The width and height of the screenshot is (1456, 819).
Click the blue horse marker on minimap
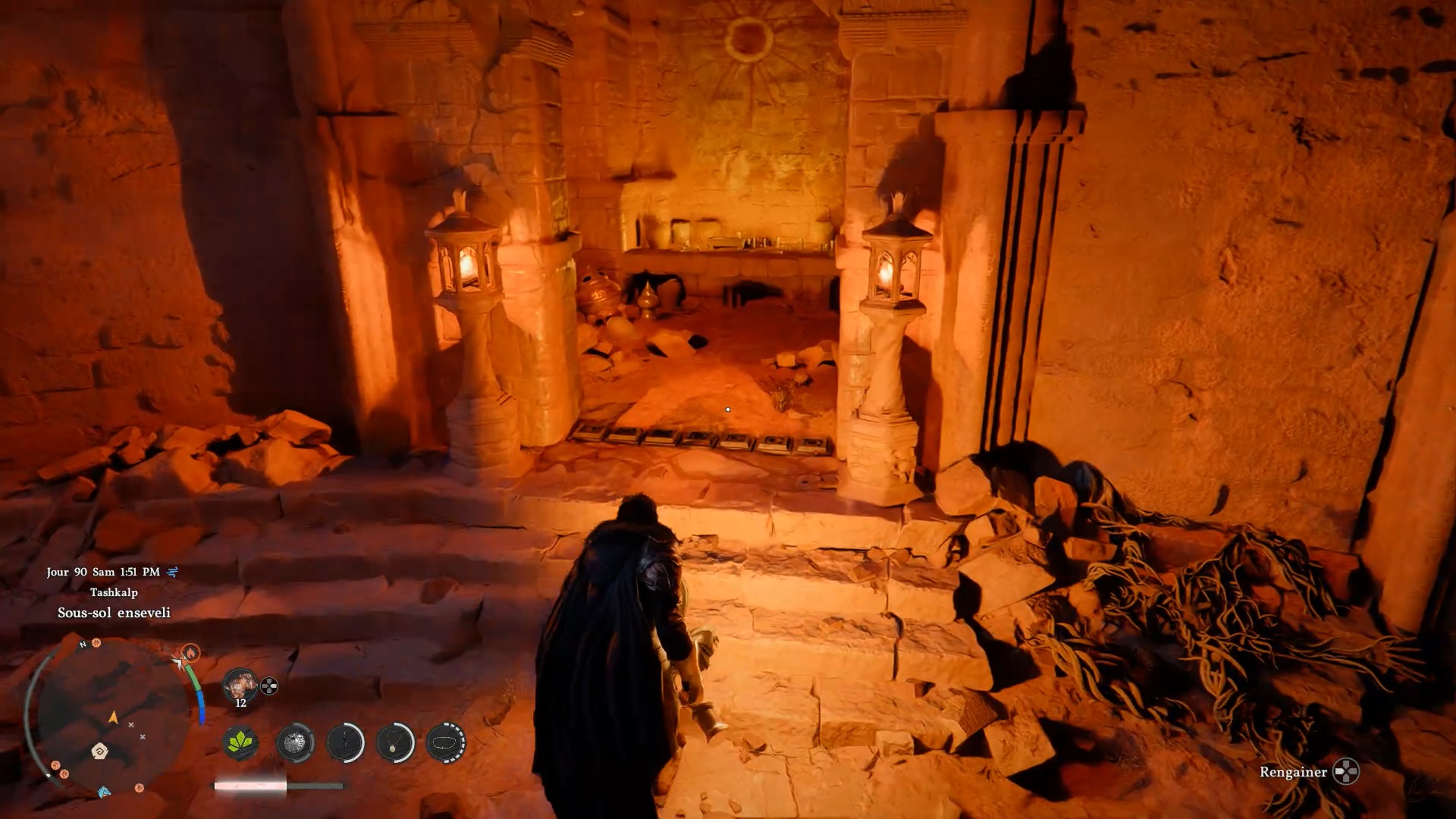[x=104, y=792]
